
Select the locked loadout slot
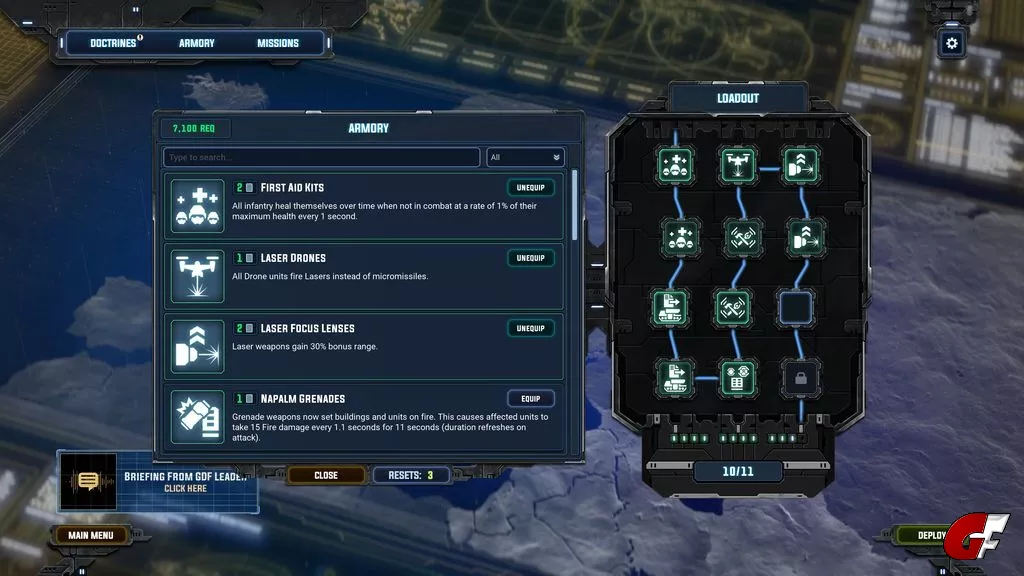tap(800, 376)
